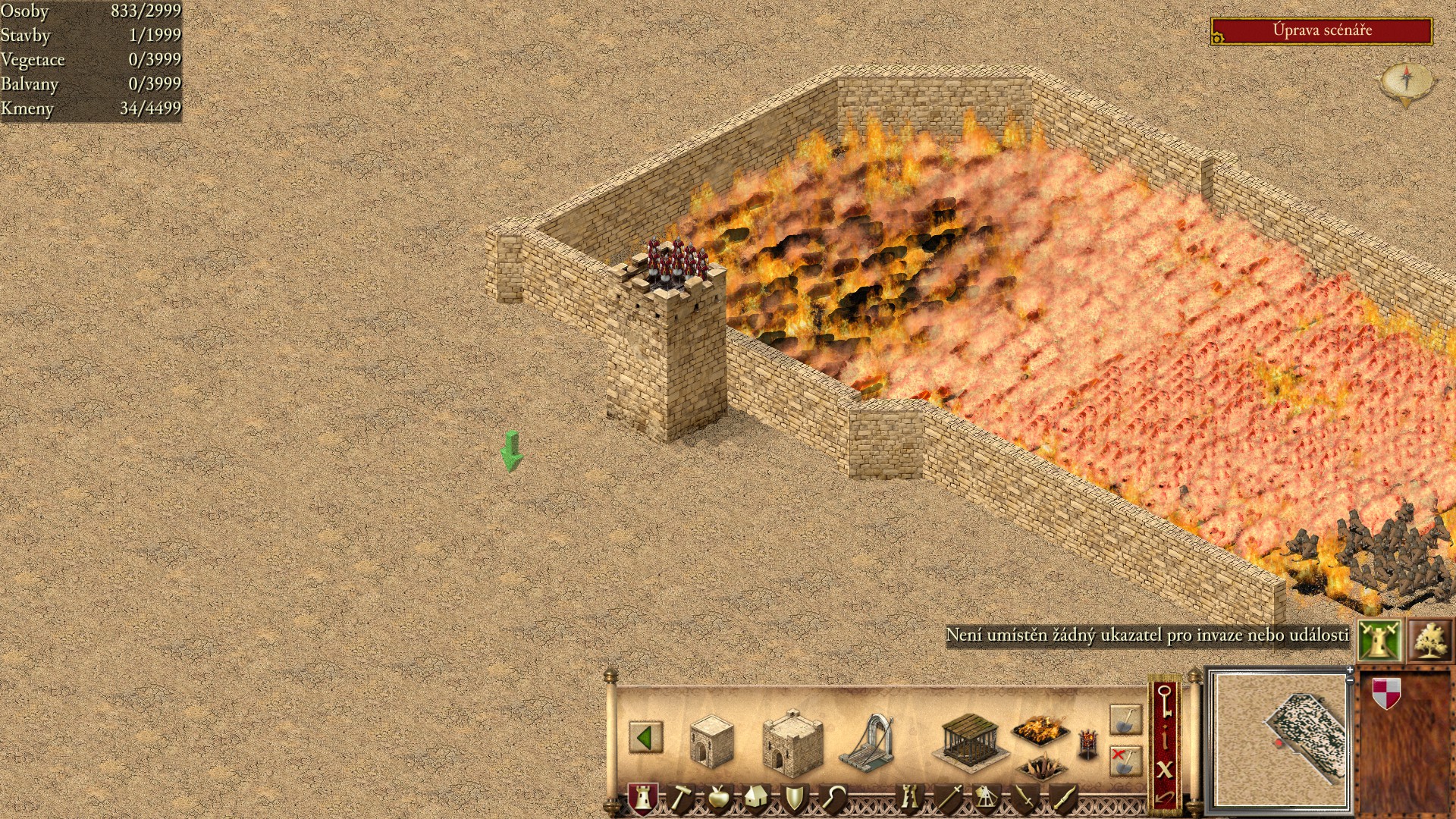The height and width of the screenshot is (819, 1456).
Task: Switch to the apple food category
Action: click(717, 798)
